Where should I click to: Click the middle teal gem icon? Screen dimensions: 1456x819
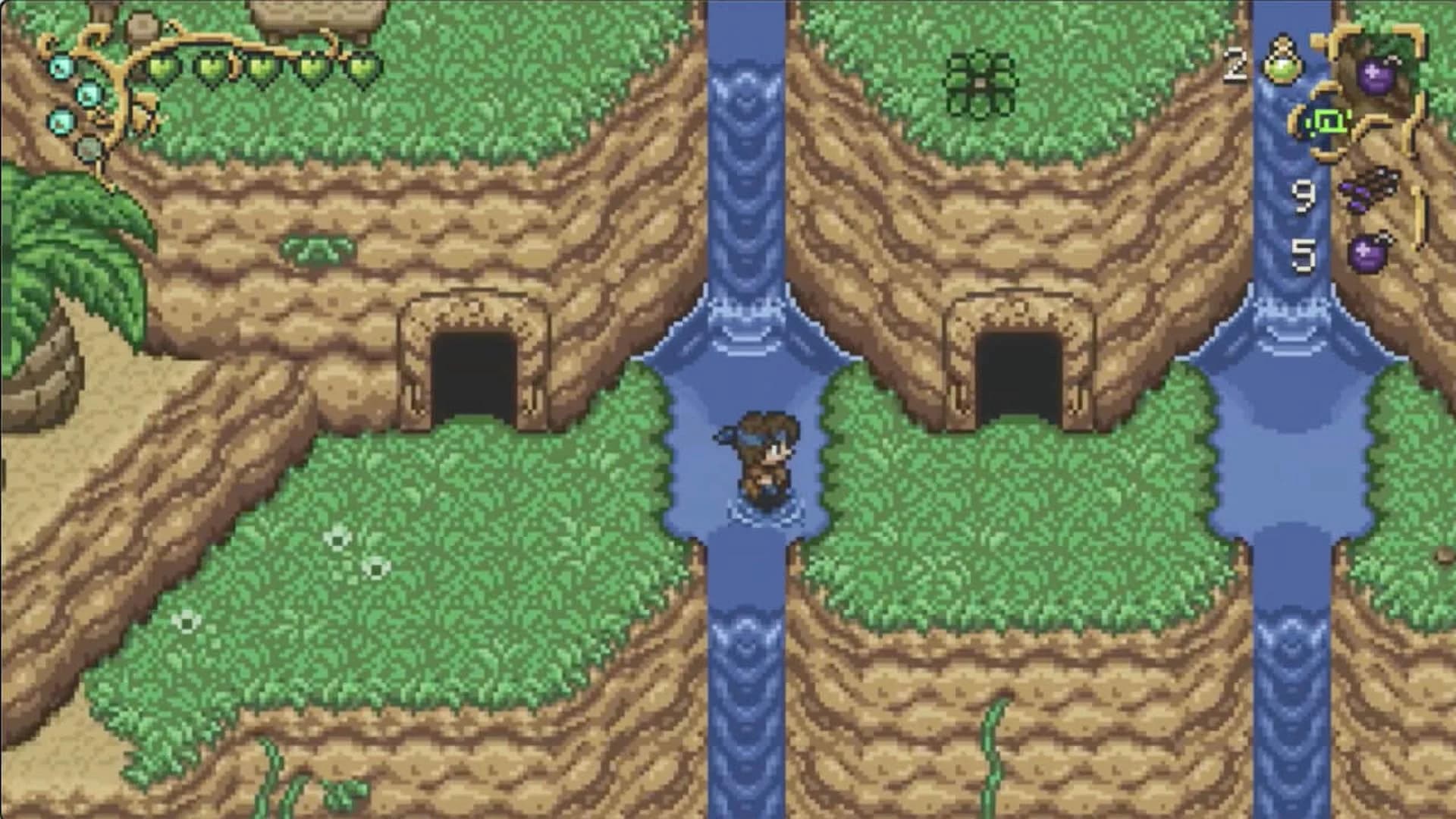[x=88, y=94]
